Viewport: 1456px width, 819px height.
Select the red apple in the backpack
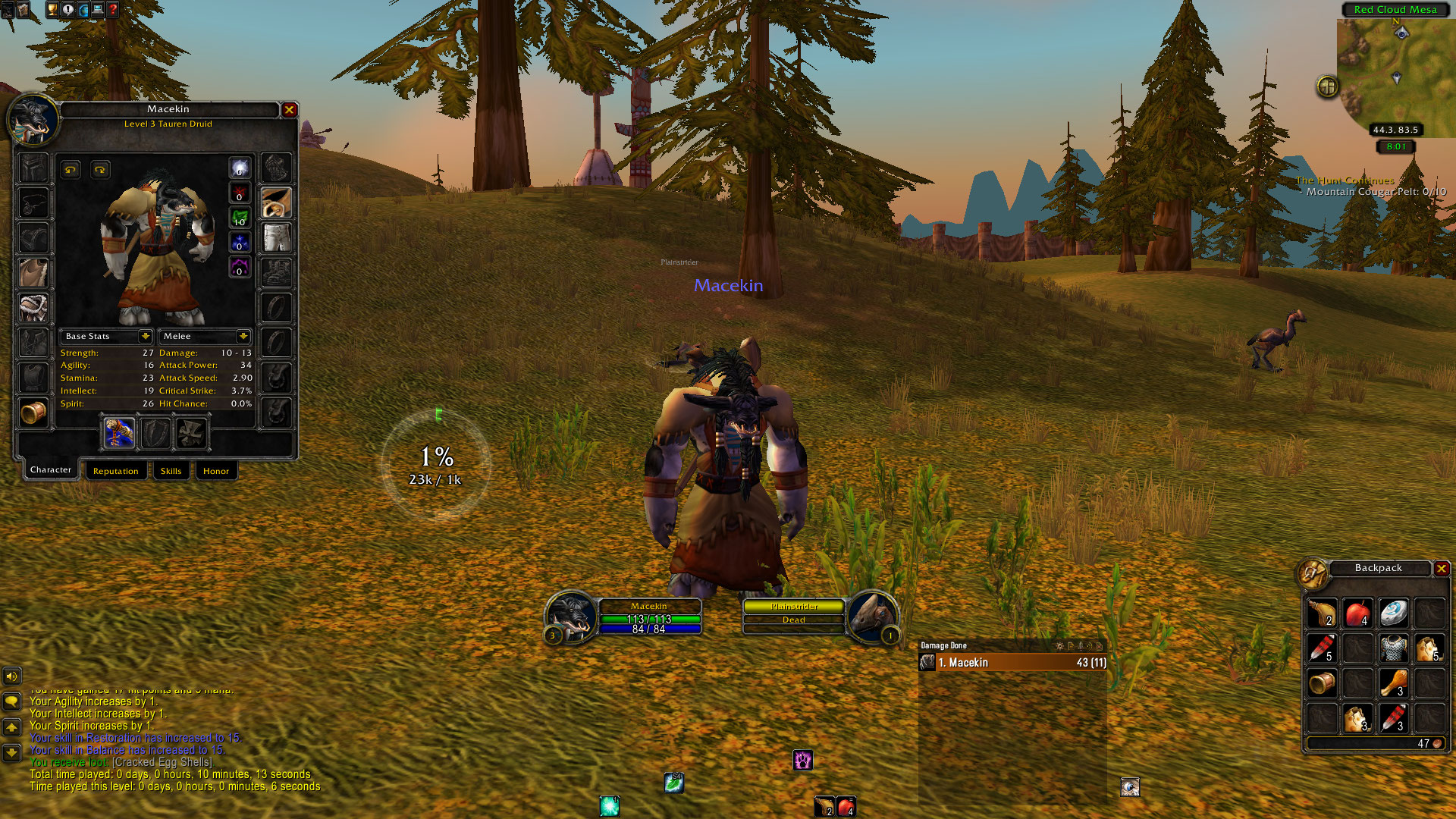(x=1357, y=613)
